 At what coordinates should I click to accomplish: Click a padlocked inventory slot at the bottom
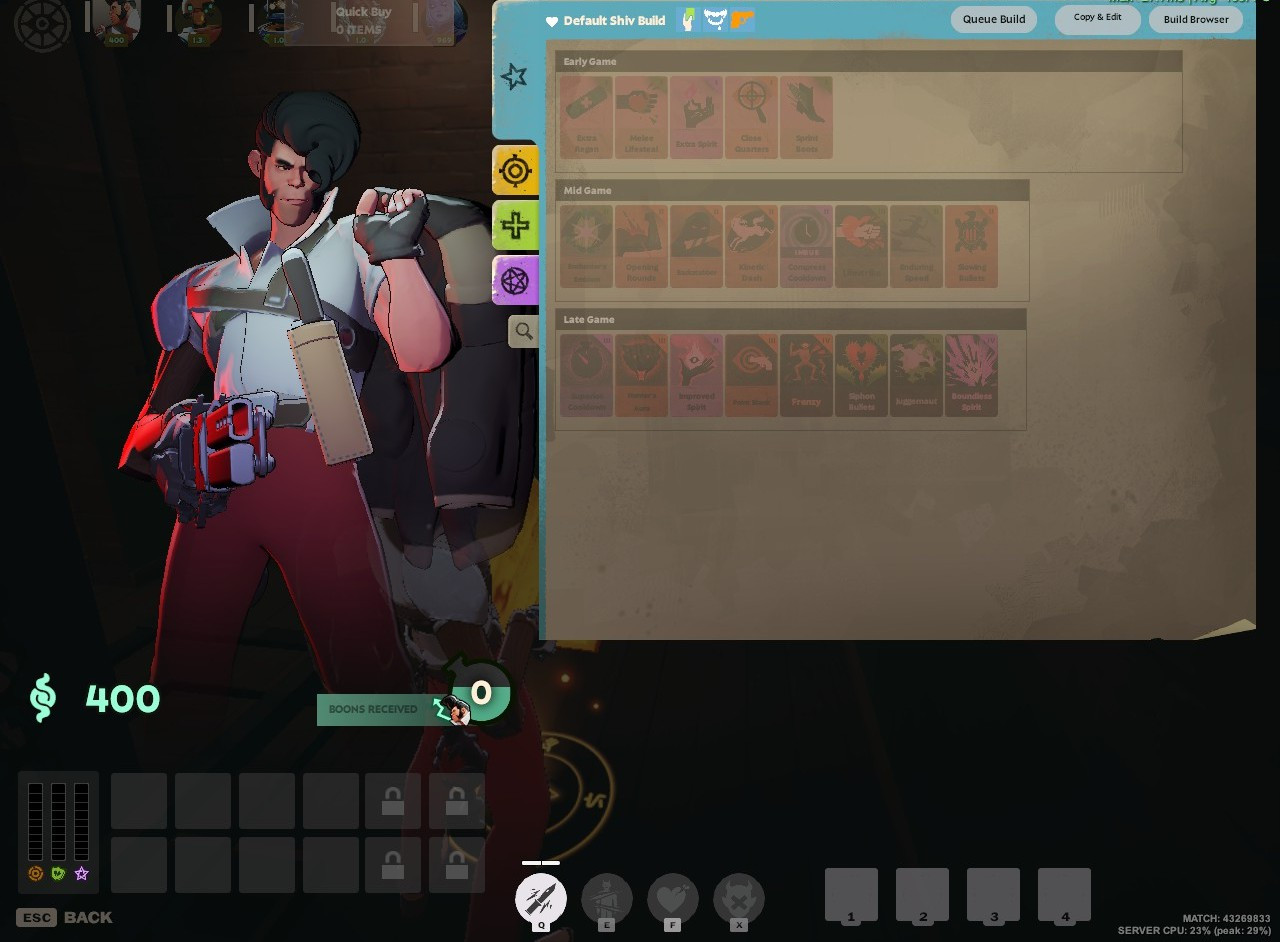coord(393,801)
